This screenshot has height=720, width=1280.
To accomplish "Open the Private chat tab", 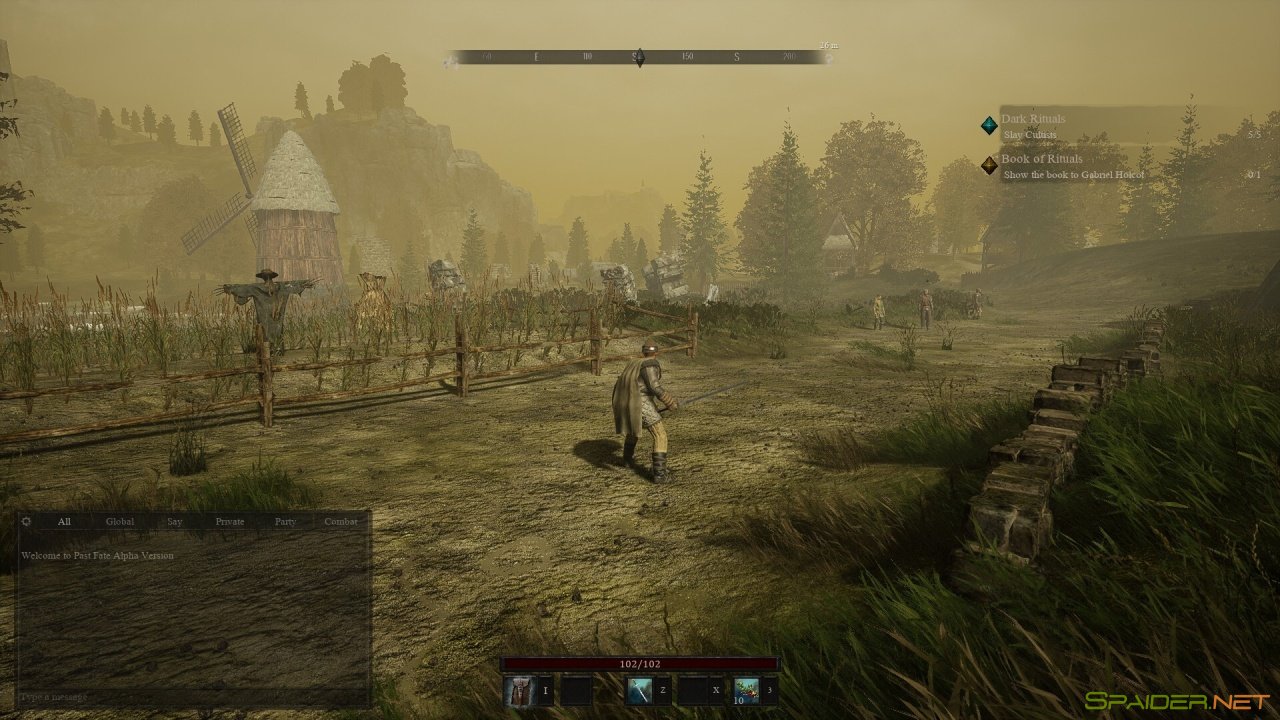I will [230, 521].
